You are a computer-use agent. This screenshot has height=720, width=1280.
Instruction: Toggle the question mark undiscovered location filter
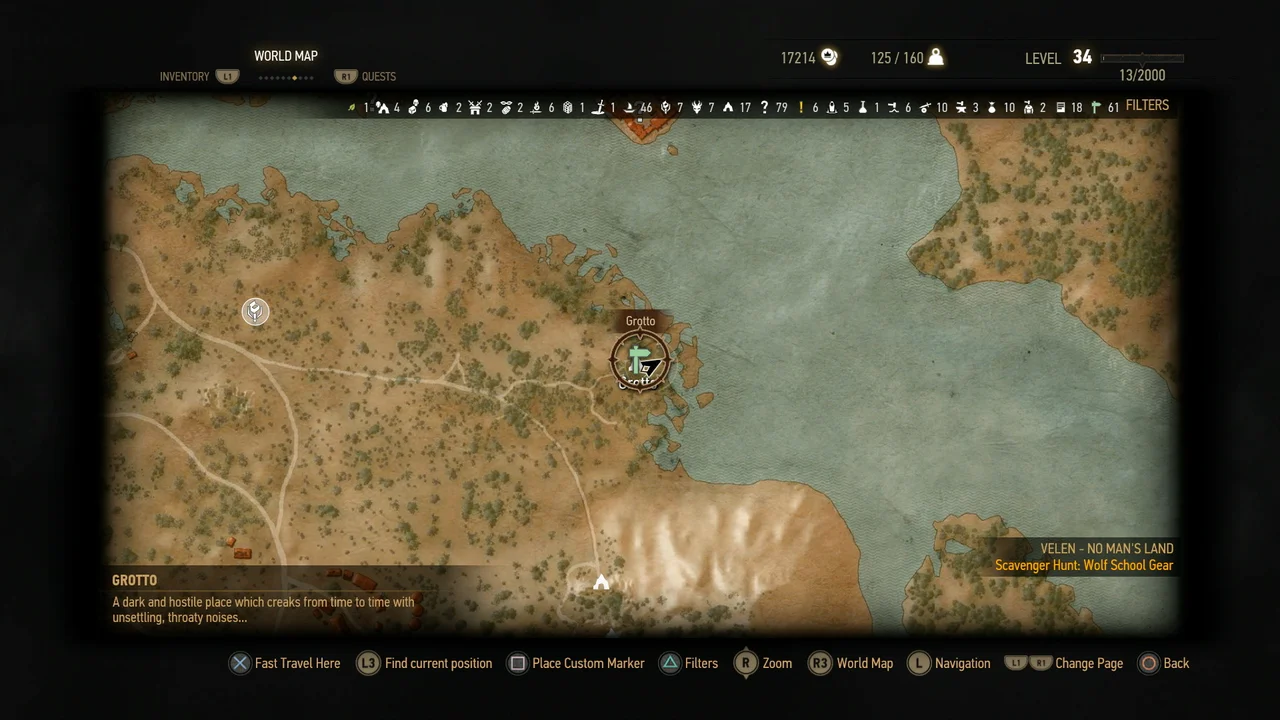point(763,107)
